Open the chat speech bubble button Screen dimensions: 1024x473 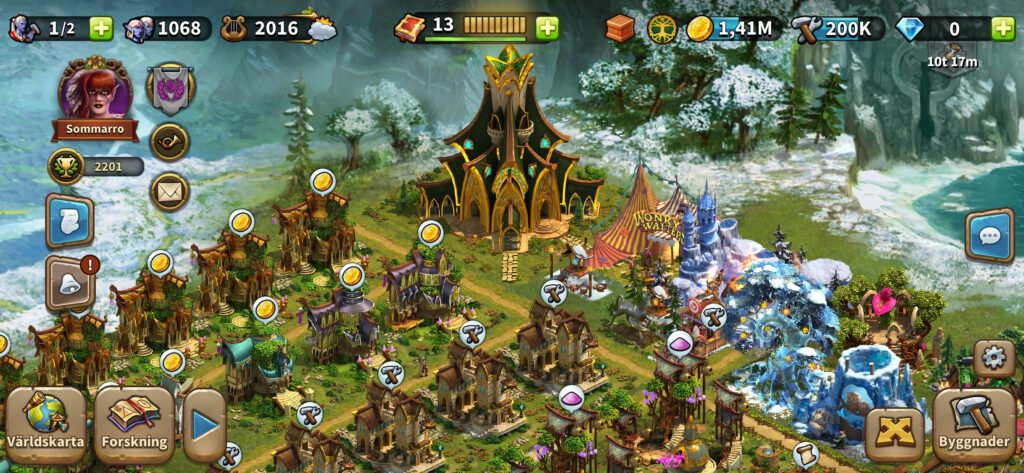click(x=989, y=236)
